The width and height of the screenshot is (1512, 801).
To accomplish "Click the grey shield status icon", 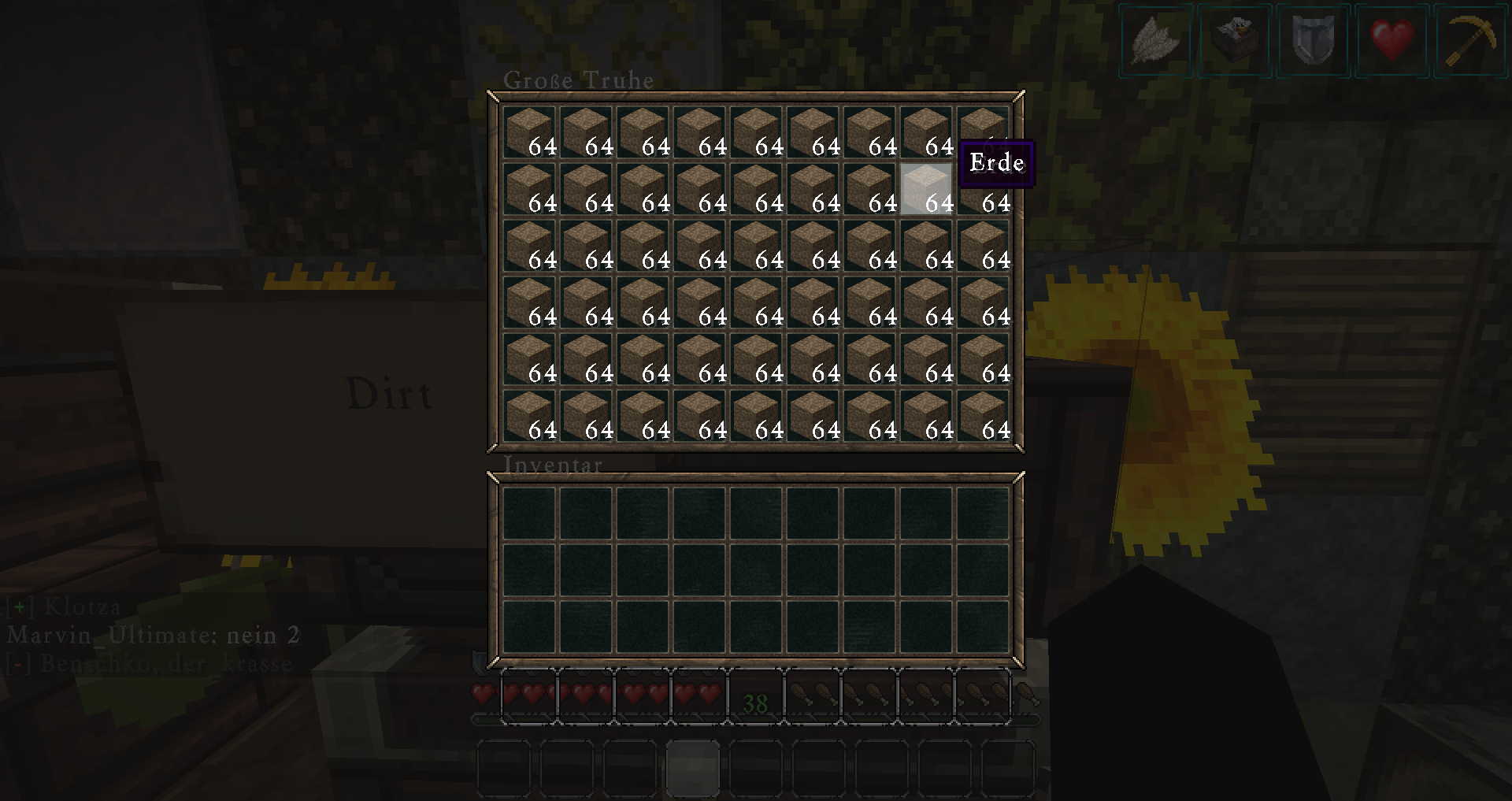I will point(1313,39).
